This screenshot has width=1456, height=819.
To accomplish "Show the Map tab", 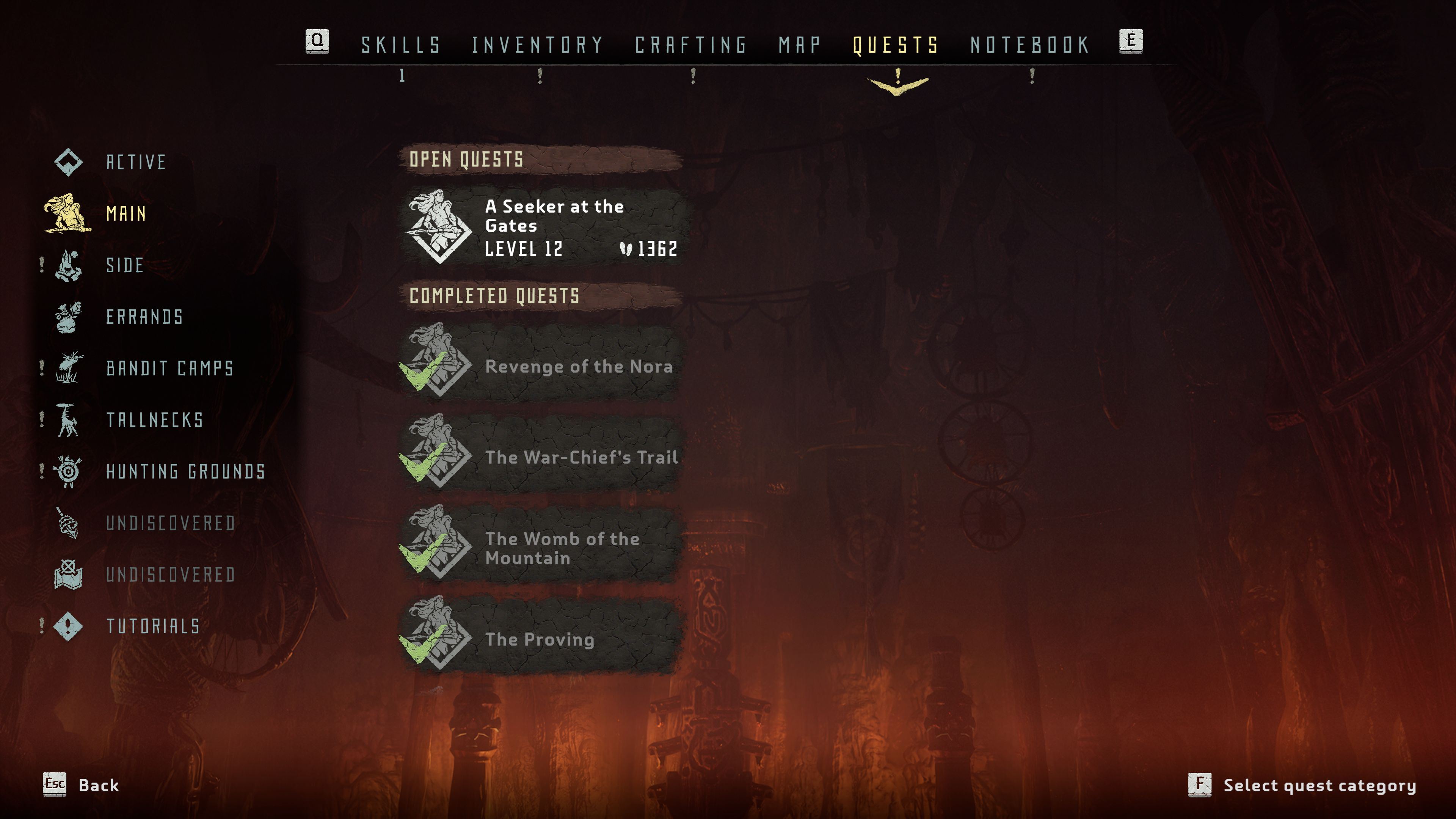I will pyautogui.click(x=799, y=45).
